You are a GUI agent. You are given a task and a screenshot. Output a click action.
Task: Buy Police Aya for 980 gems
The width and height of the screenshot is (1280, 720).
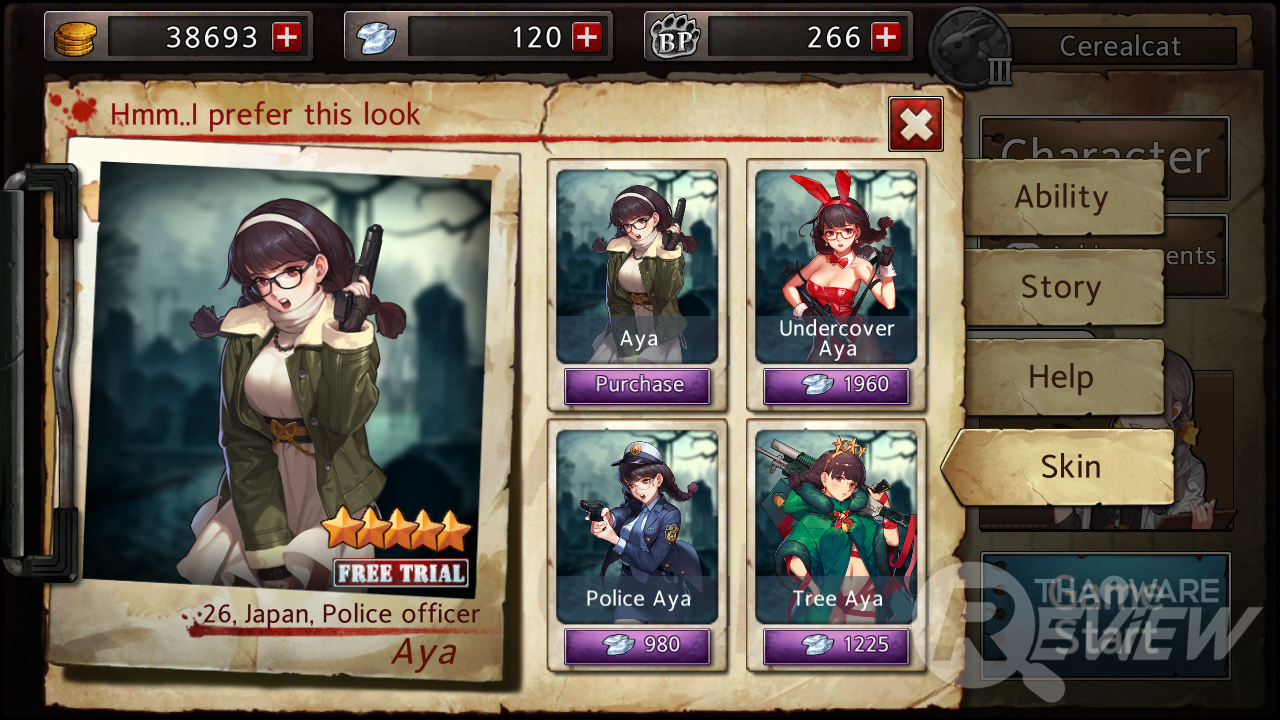pyautogui.click(x=638, y=646)
